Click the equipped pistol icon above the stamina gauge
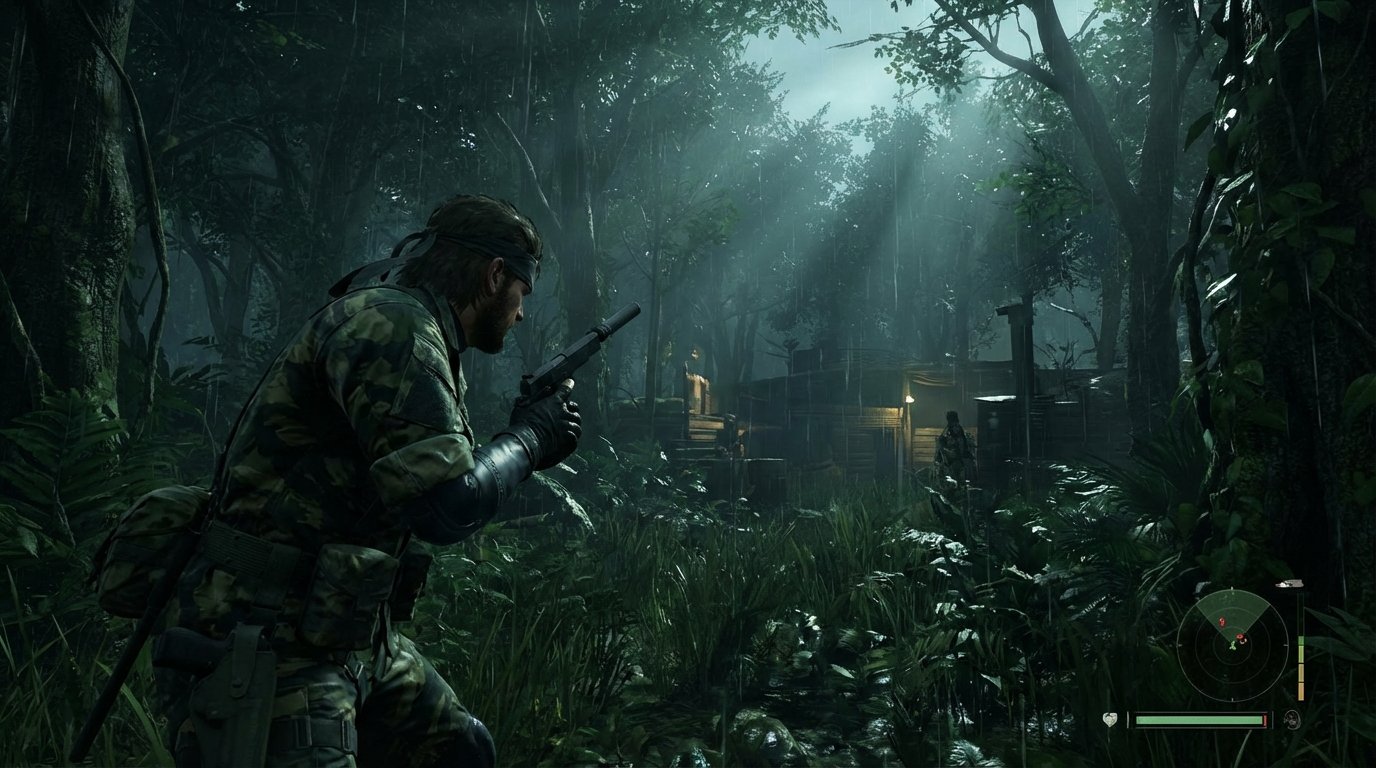The width and height of the screenshot is (1376, 768). [1288, 583]
